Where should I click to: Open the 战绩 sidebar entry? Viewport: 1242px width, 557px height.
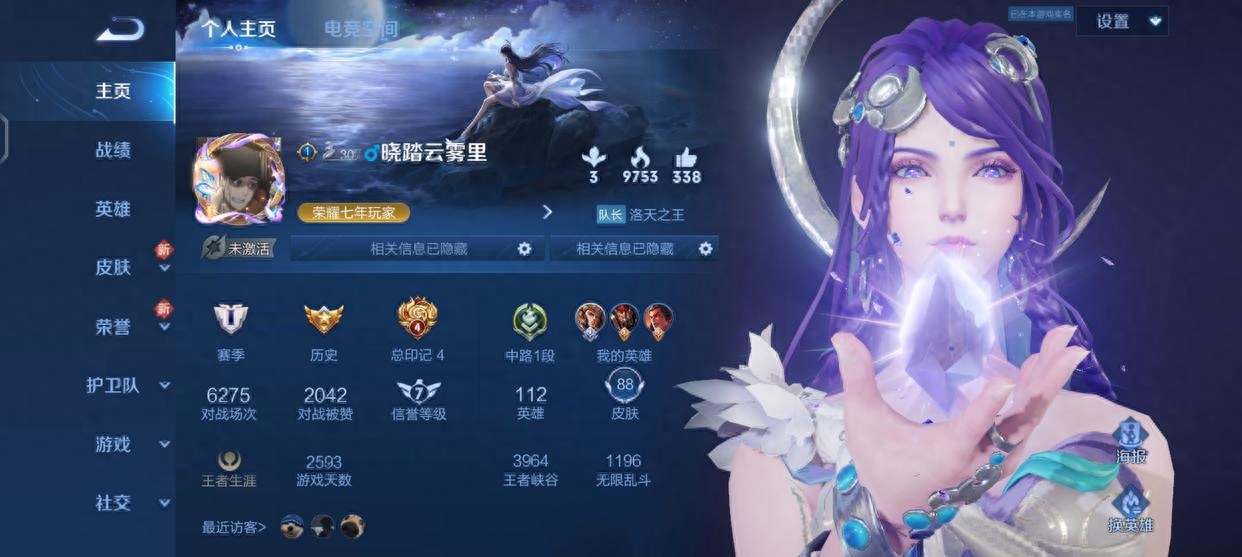pyautogui.click(x=113, y=150)
